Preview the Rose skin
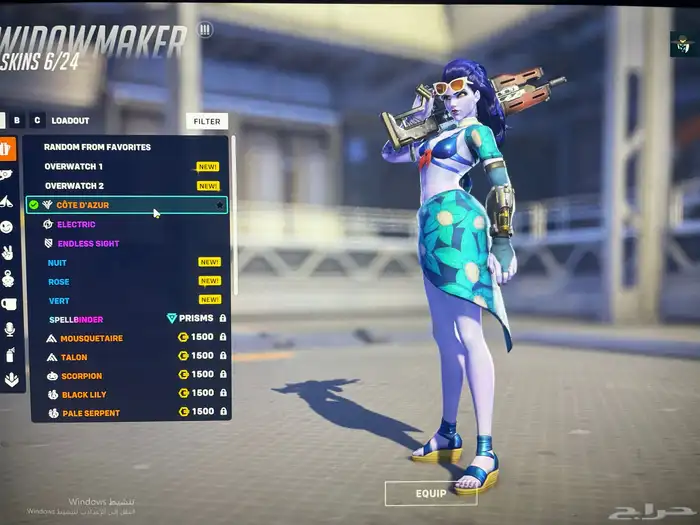 point(59,281)
